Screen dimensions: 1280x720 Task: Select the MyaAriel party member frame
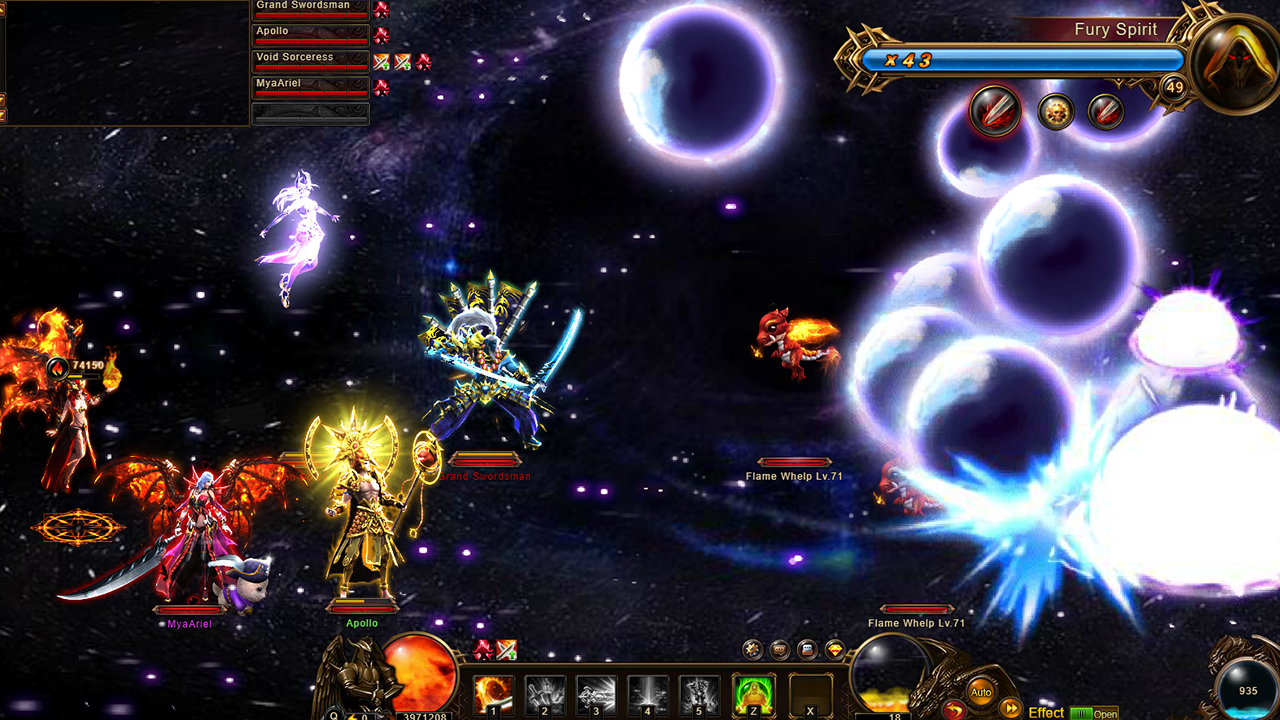click(x=308, y=85)
